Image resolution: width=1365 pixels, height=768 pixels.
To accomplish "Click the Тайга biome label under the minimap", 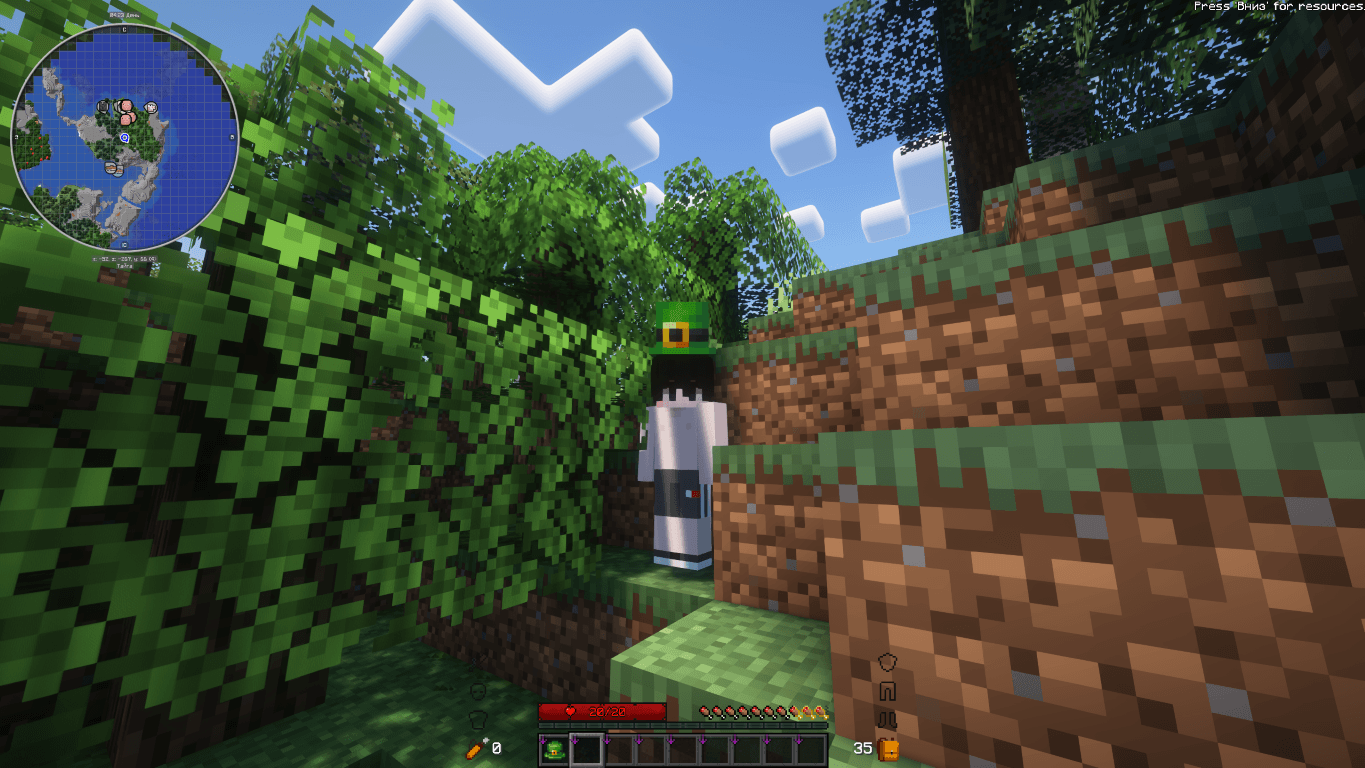I will 125,265.
